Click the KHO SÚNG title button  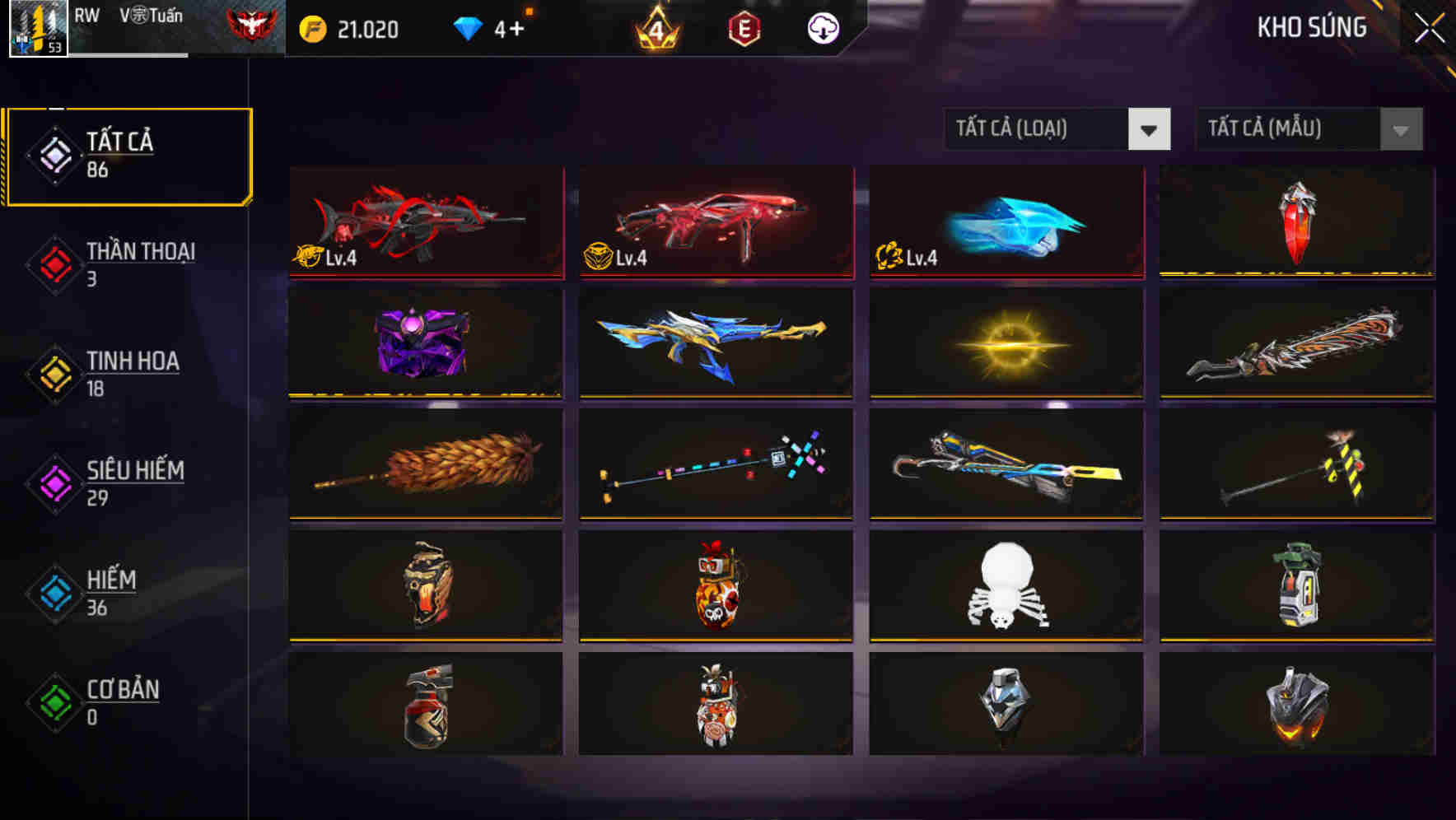pyautogui.click(x=1313, y=27)
